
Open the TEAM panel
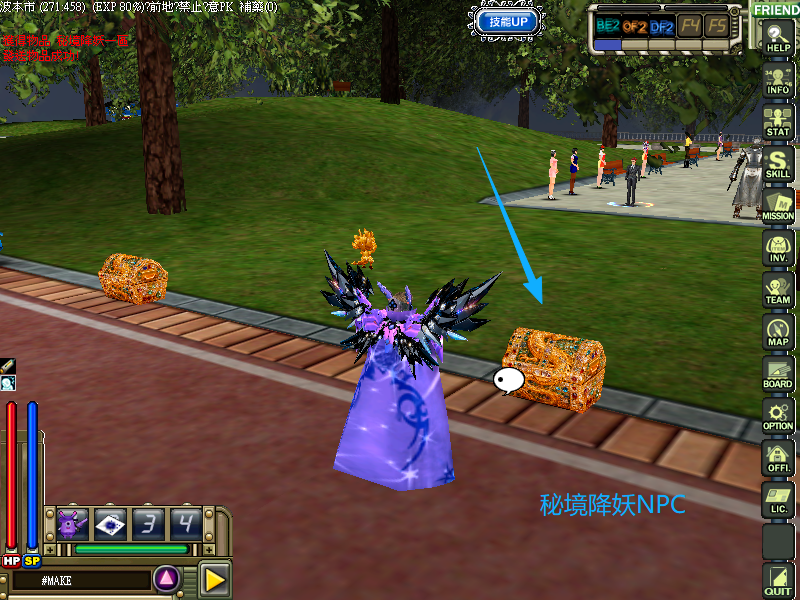point(778,290)
